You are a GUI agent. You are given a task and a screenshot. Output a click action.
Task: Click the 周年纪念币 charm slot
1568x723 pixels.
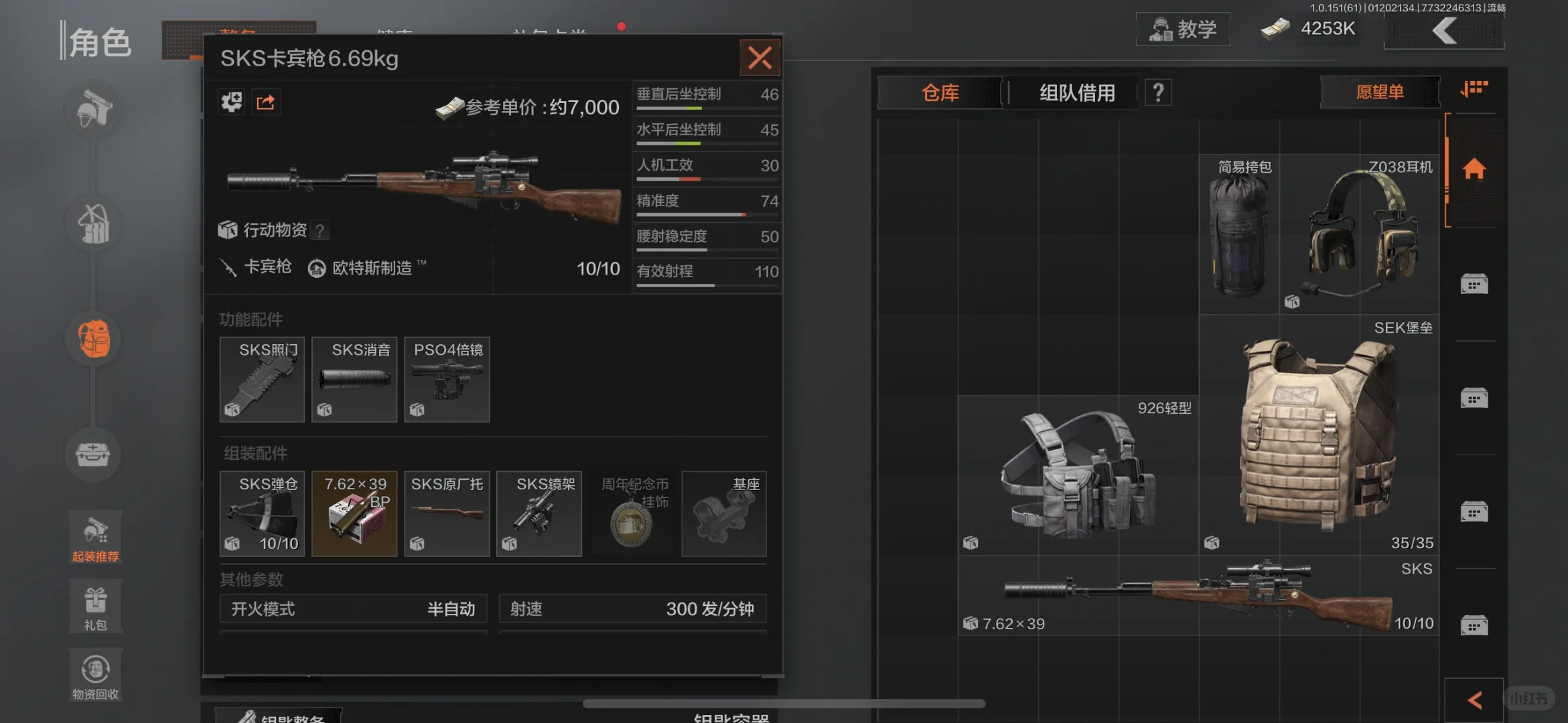click(632, 513)
